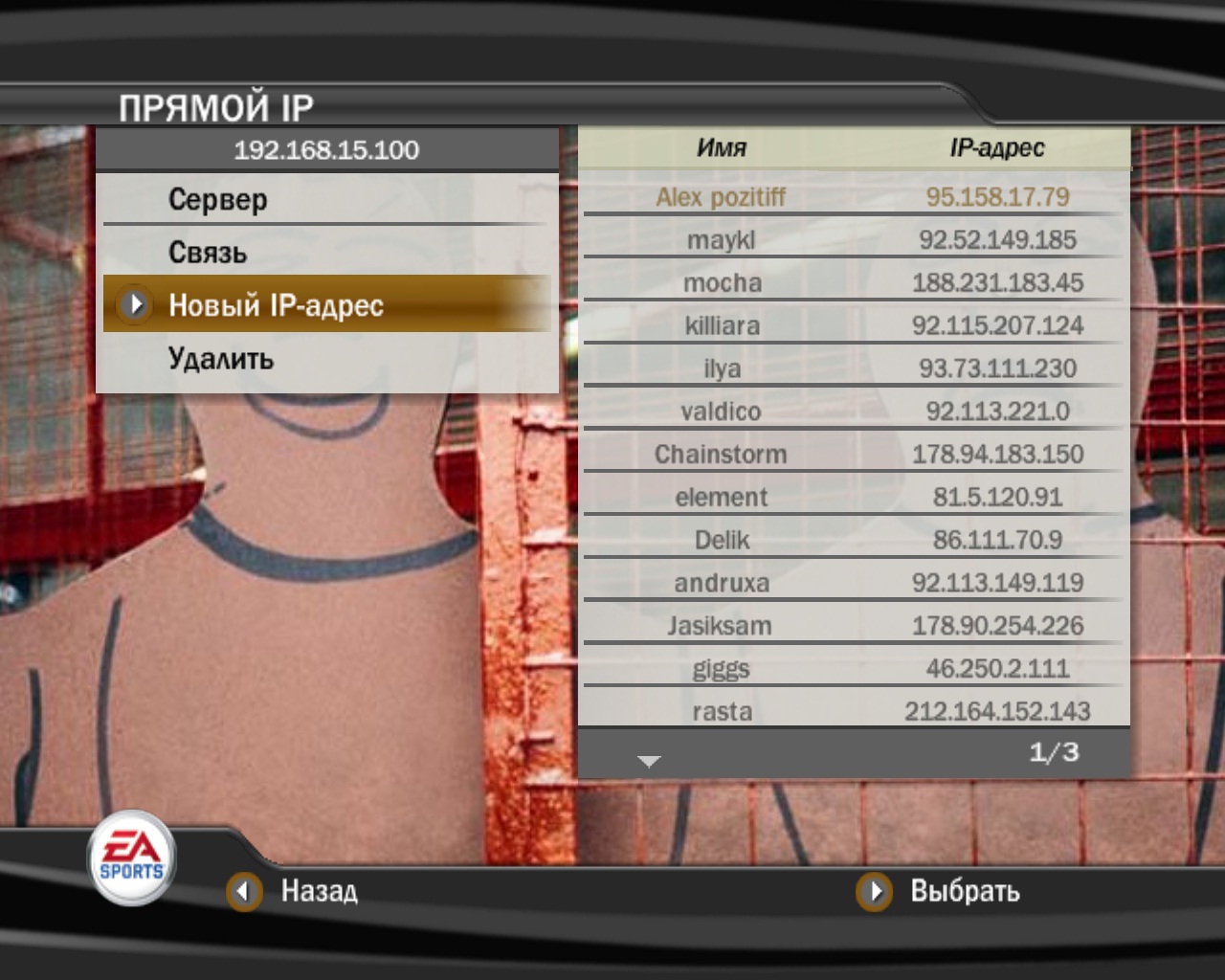Select killiara in the player list
Image resolution: width=1225 pixels, height=980 pixels.
[852, 326]
